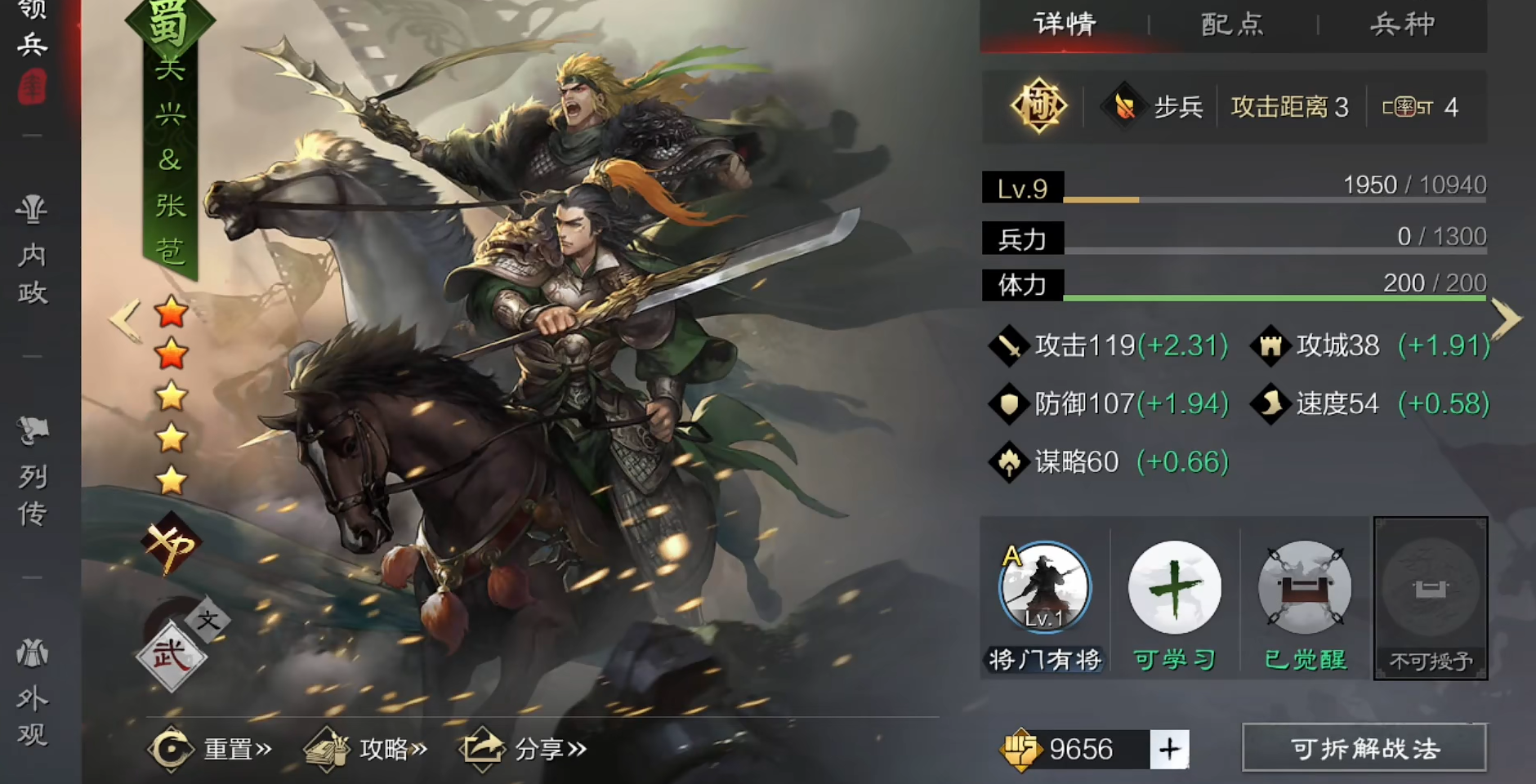Viewport: 1536px width, 784px height.
Task: Collapse to the previous general with the left arrow
Action: point(124,318)
